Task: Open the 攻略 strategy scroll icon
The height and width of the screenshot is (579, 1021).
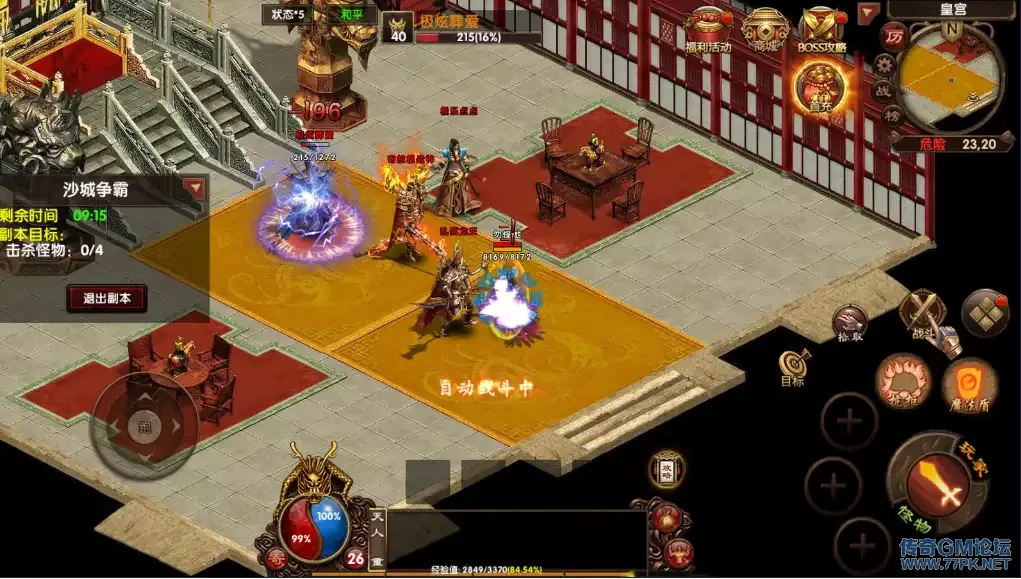Action: point(666,469)
